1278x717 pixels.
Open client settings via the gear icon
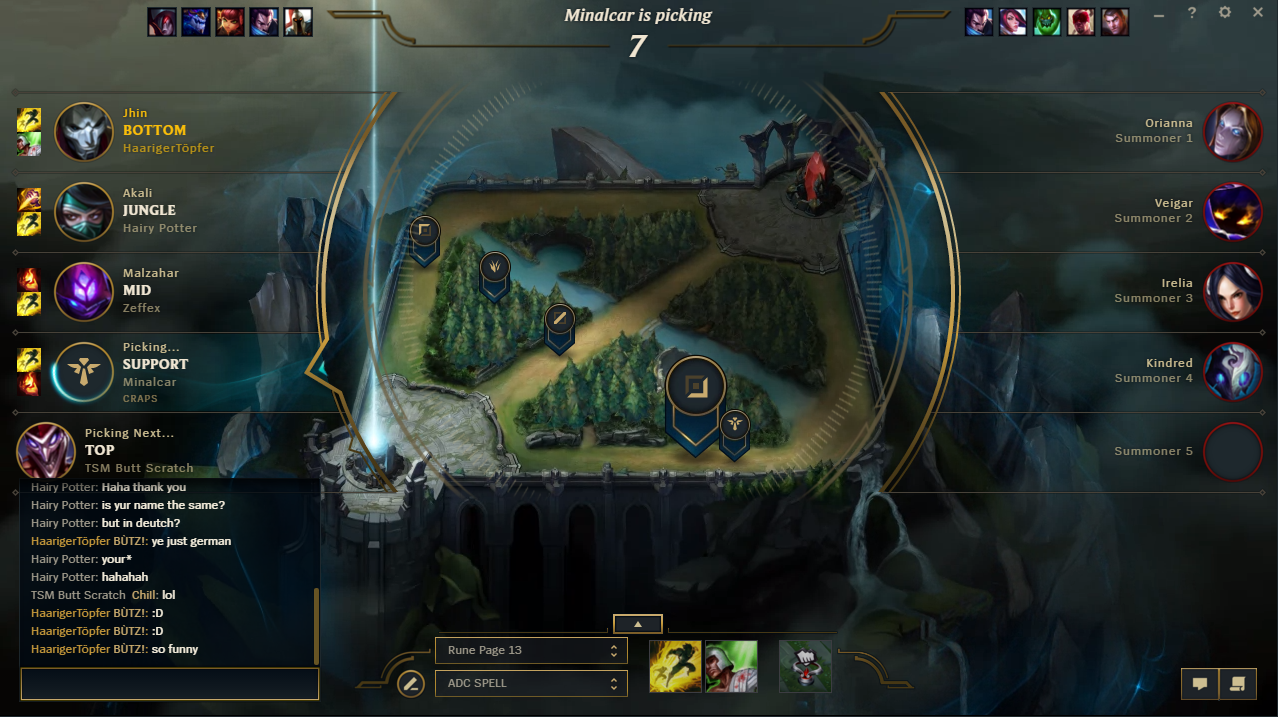[x=1225, y=13]
